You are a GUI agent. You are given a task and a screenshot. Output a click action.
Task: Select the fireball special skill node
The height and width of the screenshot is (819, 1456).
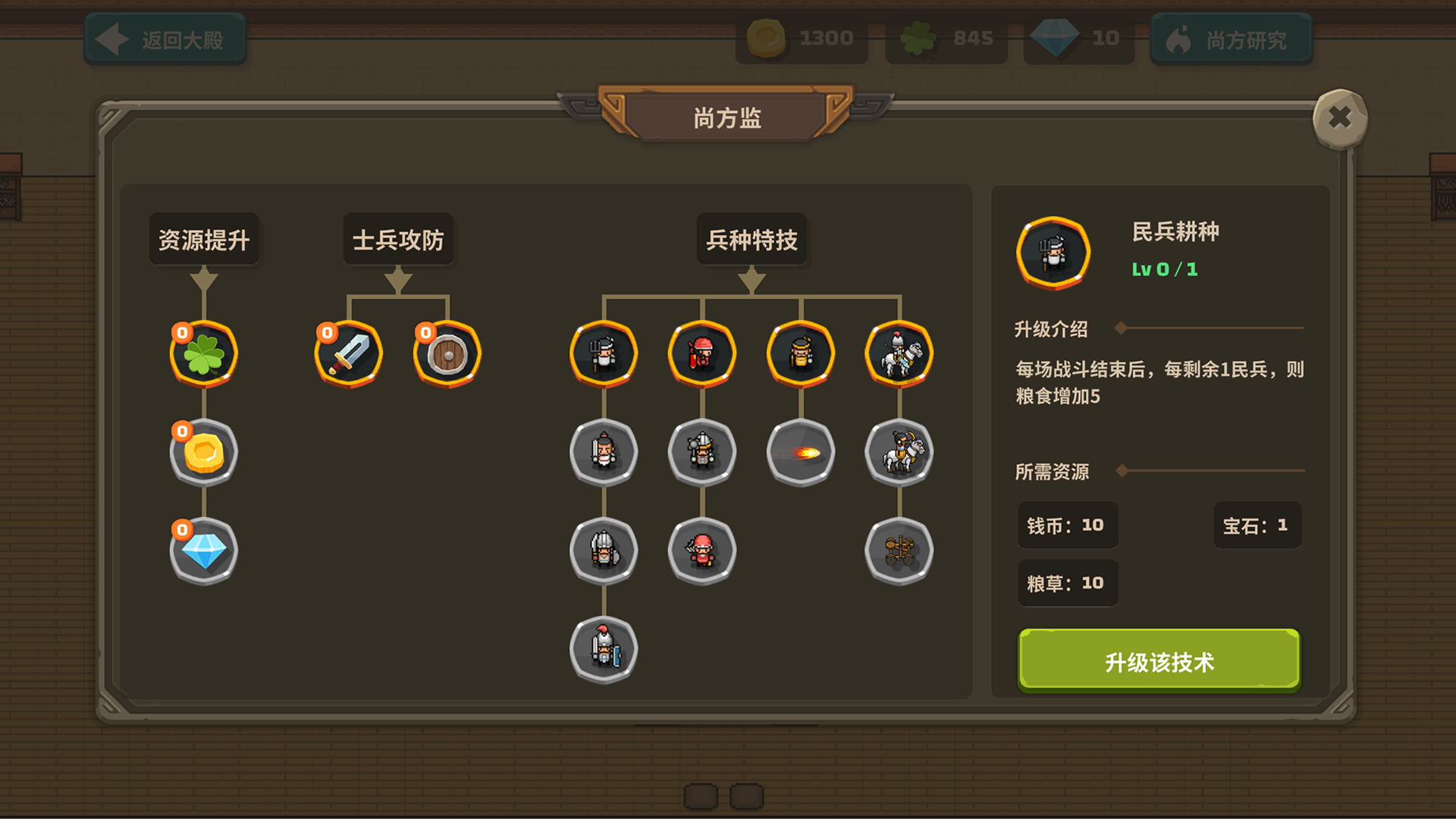click(800, 452)
